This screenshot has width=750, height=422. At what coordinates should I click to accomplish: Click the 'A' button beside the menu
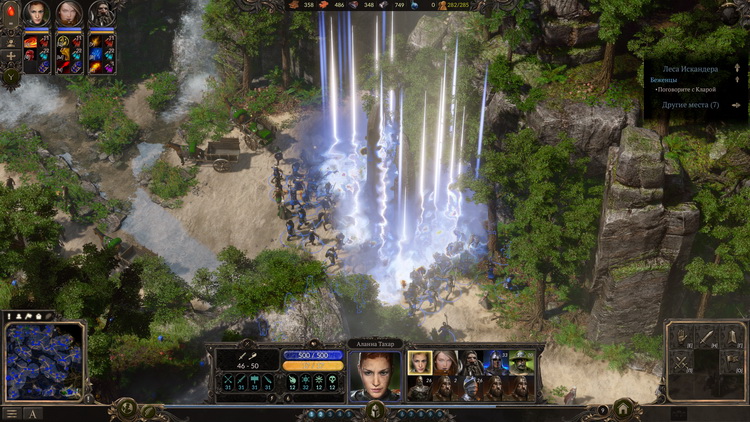click(33, 414)
